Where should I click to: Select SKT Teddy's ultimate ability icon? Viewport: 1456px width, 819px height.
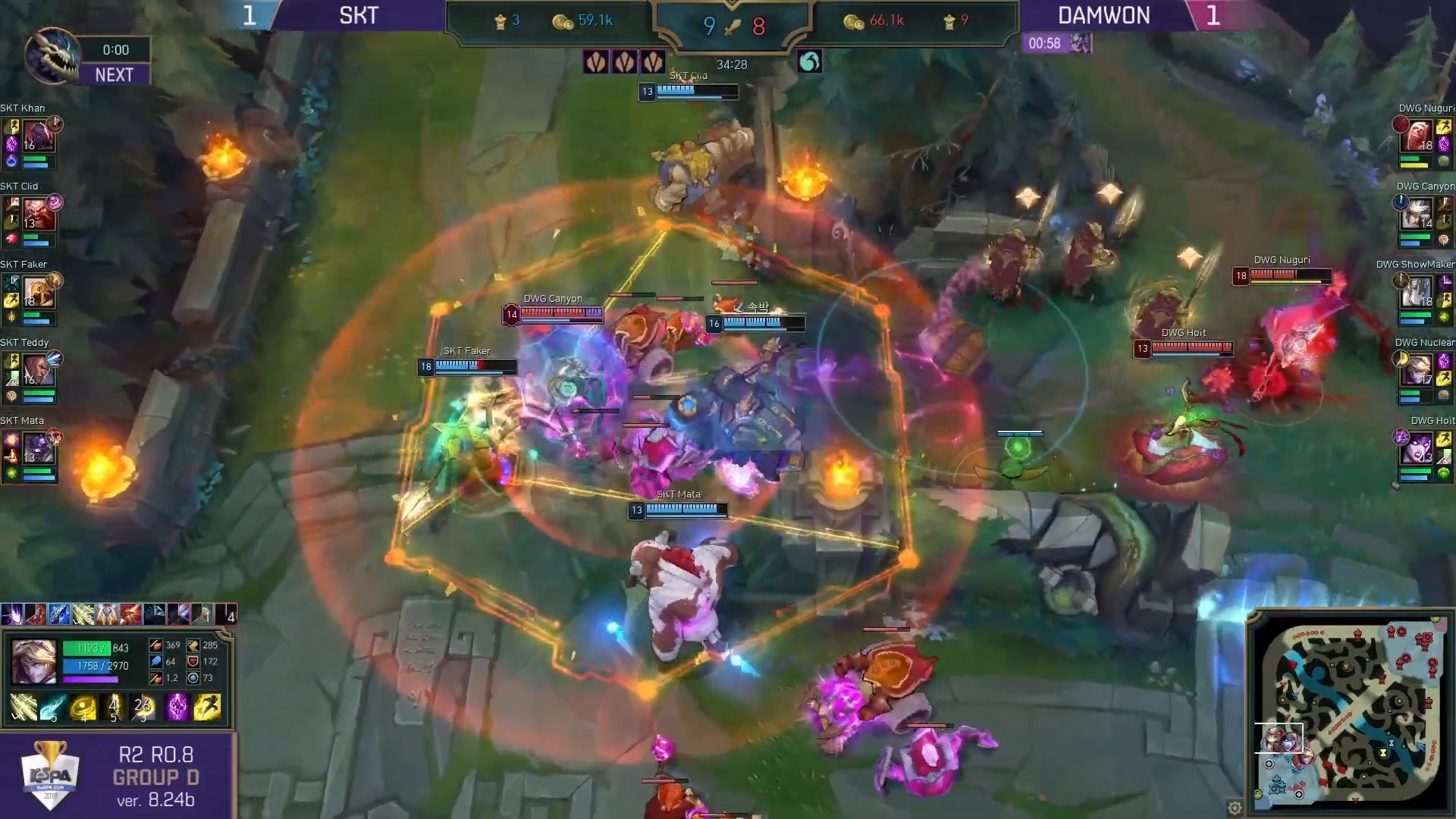54,359
